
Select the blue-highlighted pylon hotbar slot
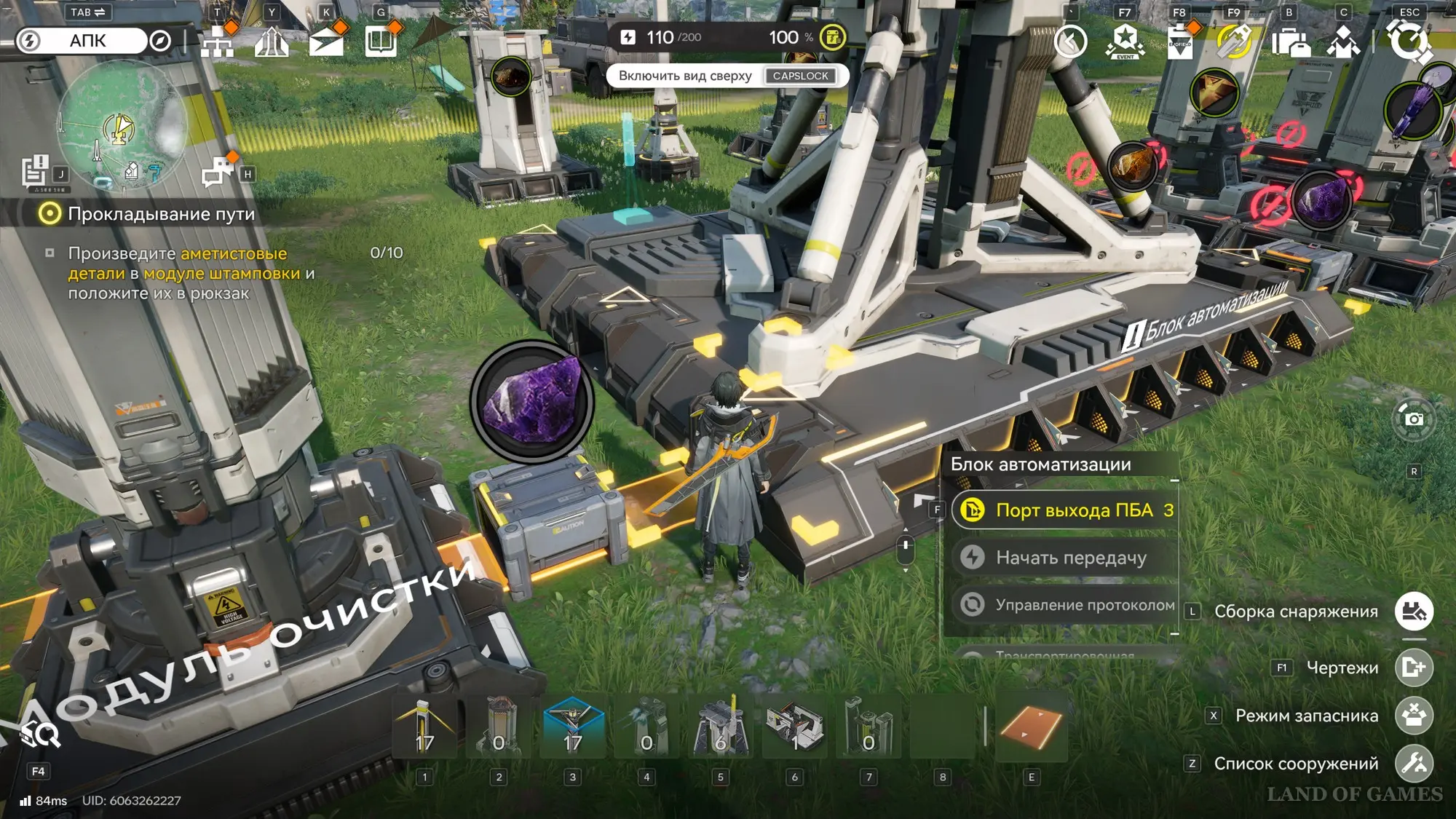(x=573, y=728)
